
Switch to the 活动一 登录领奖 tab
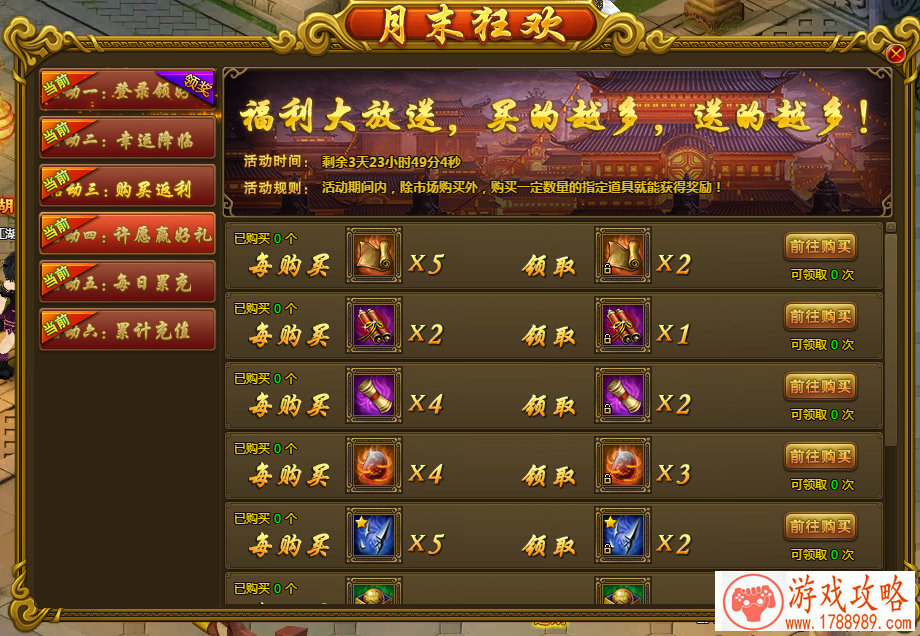127,88
